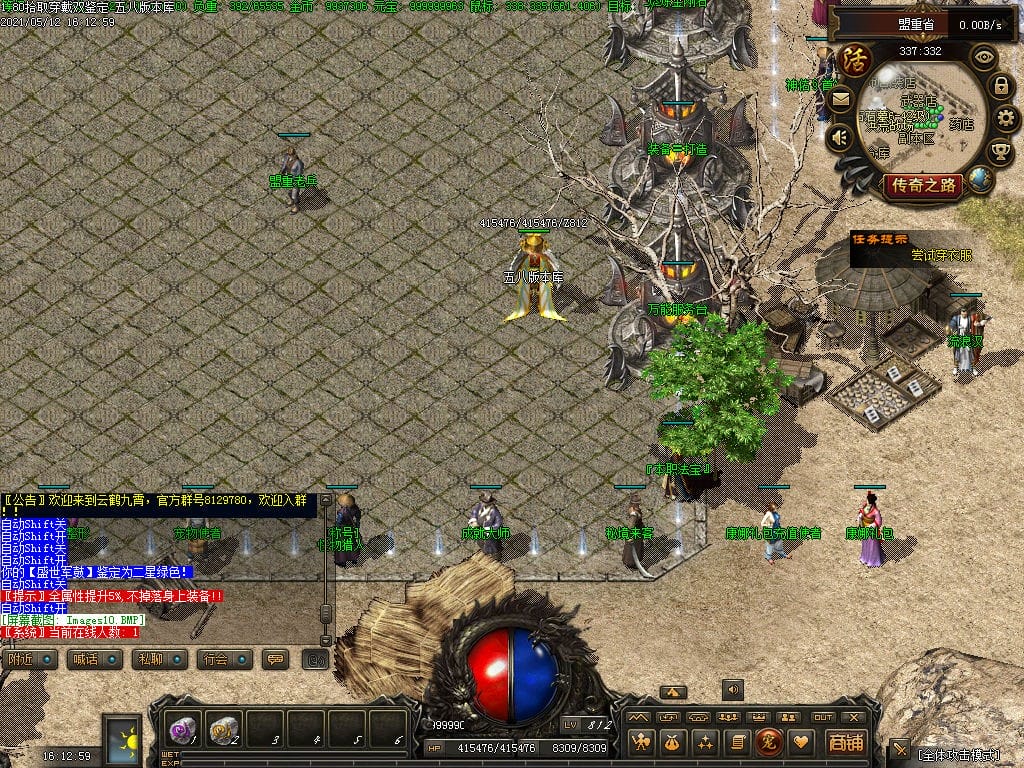Click the OUT button on bottom panel
The image size is (1024, 768).
(x=822, y=717)
